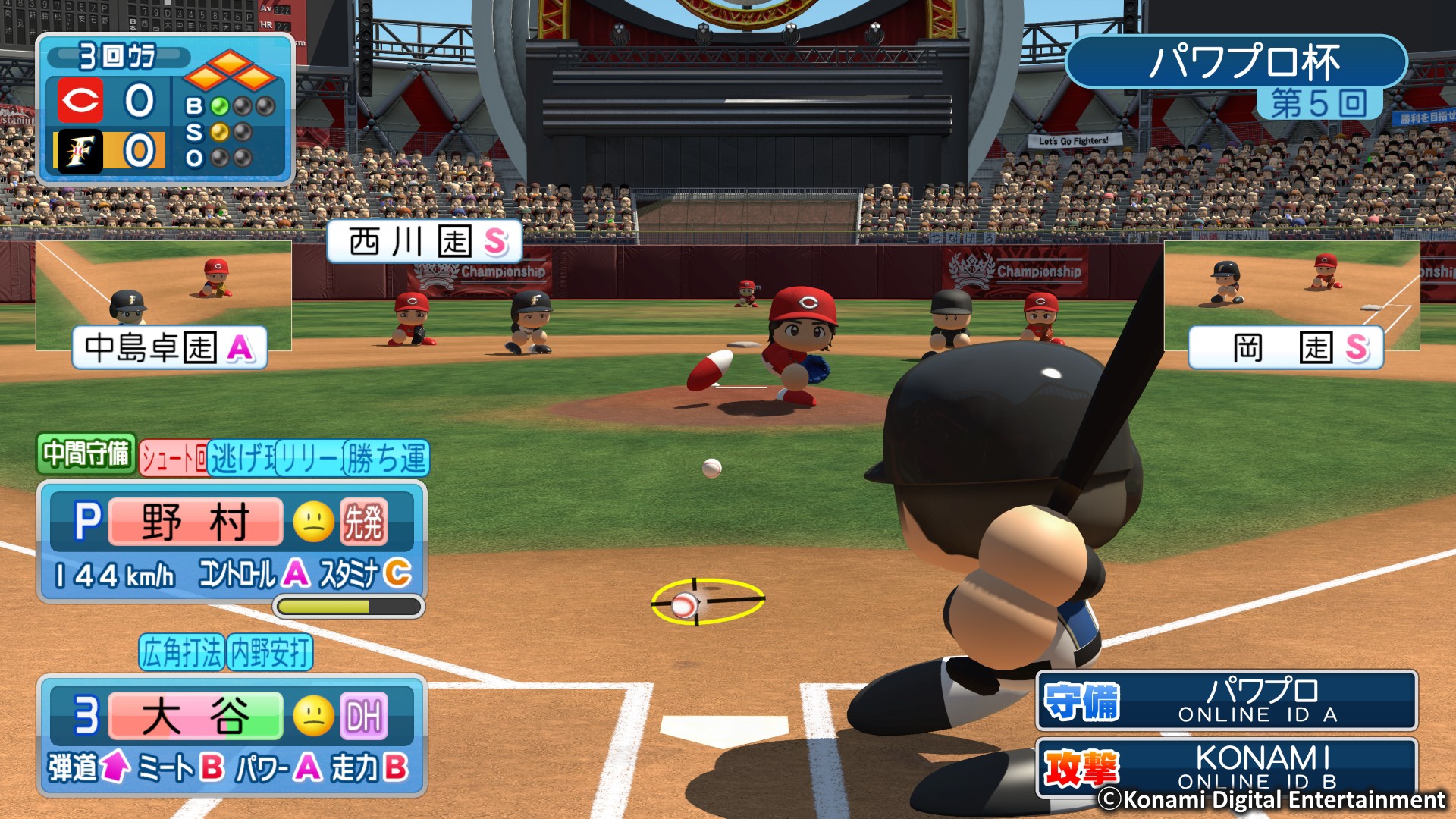Screen dimensions: 1456x819
Task: Choose the 岡 runner label
Action: (x=1286, y=348)
